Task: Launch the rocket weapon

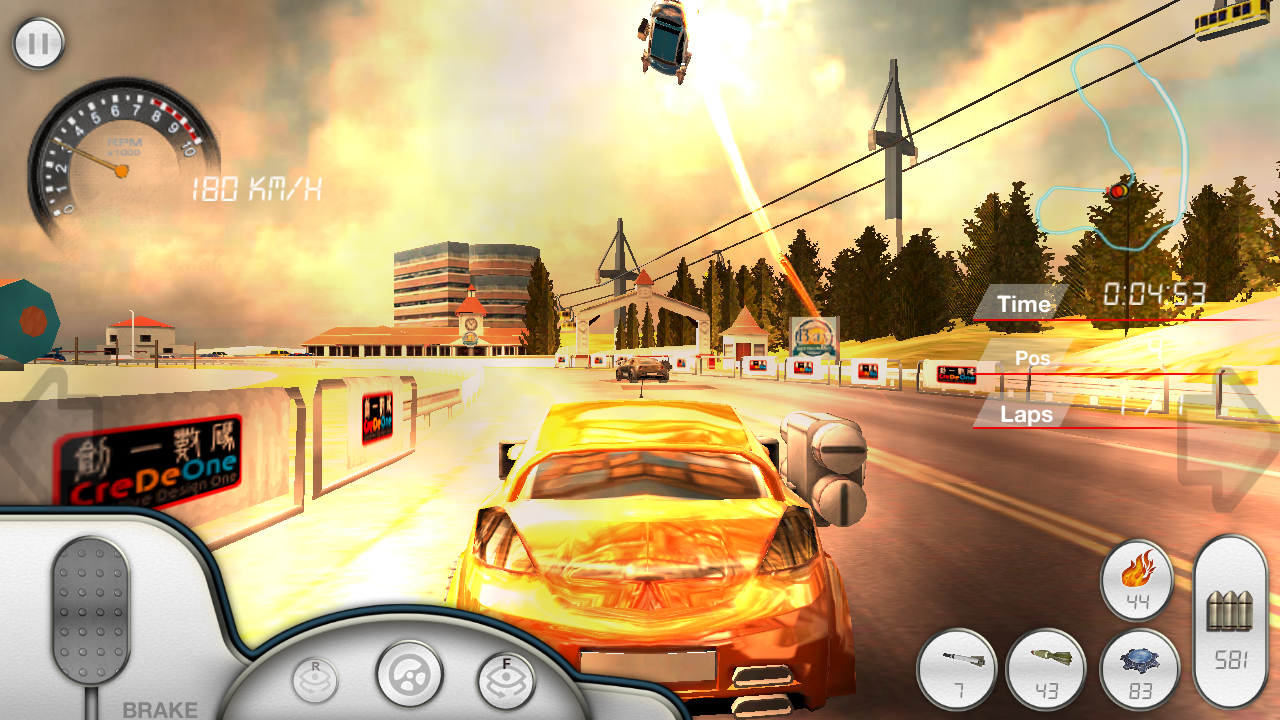Action: click(957, 668)
